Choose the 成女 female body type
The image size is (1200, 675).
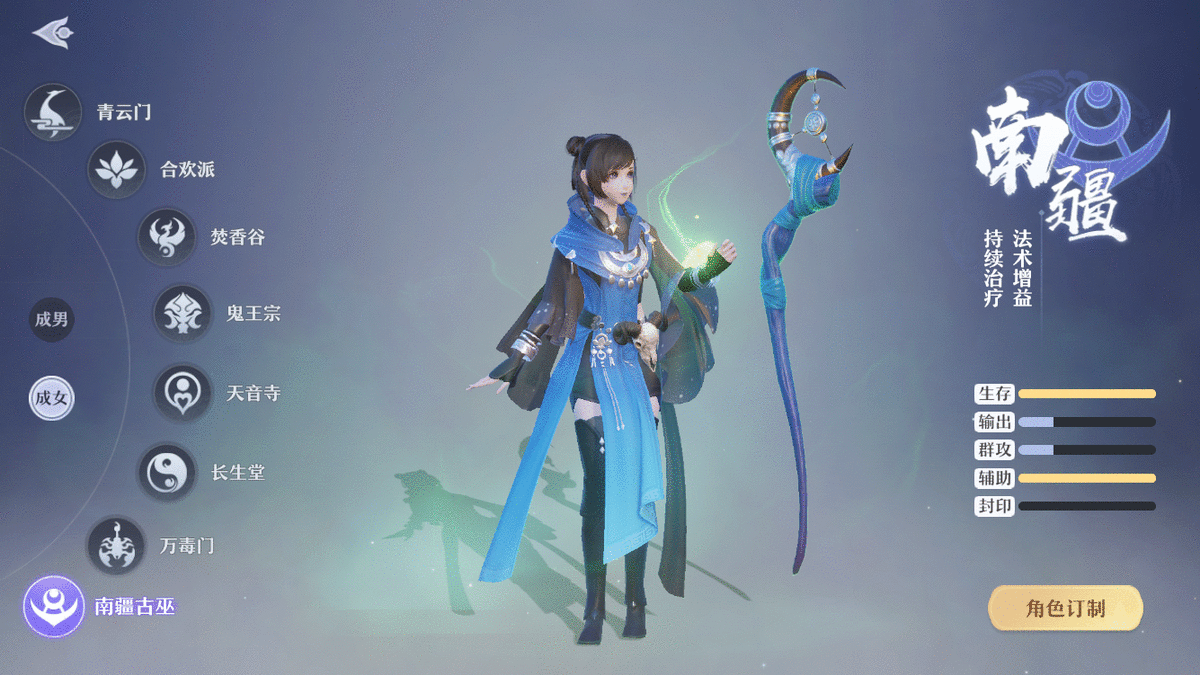(x=51, y=399)
